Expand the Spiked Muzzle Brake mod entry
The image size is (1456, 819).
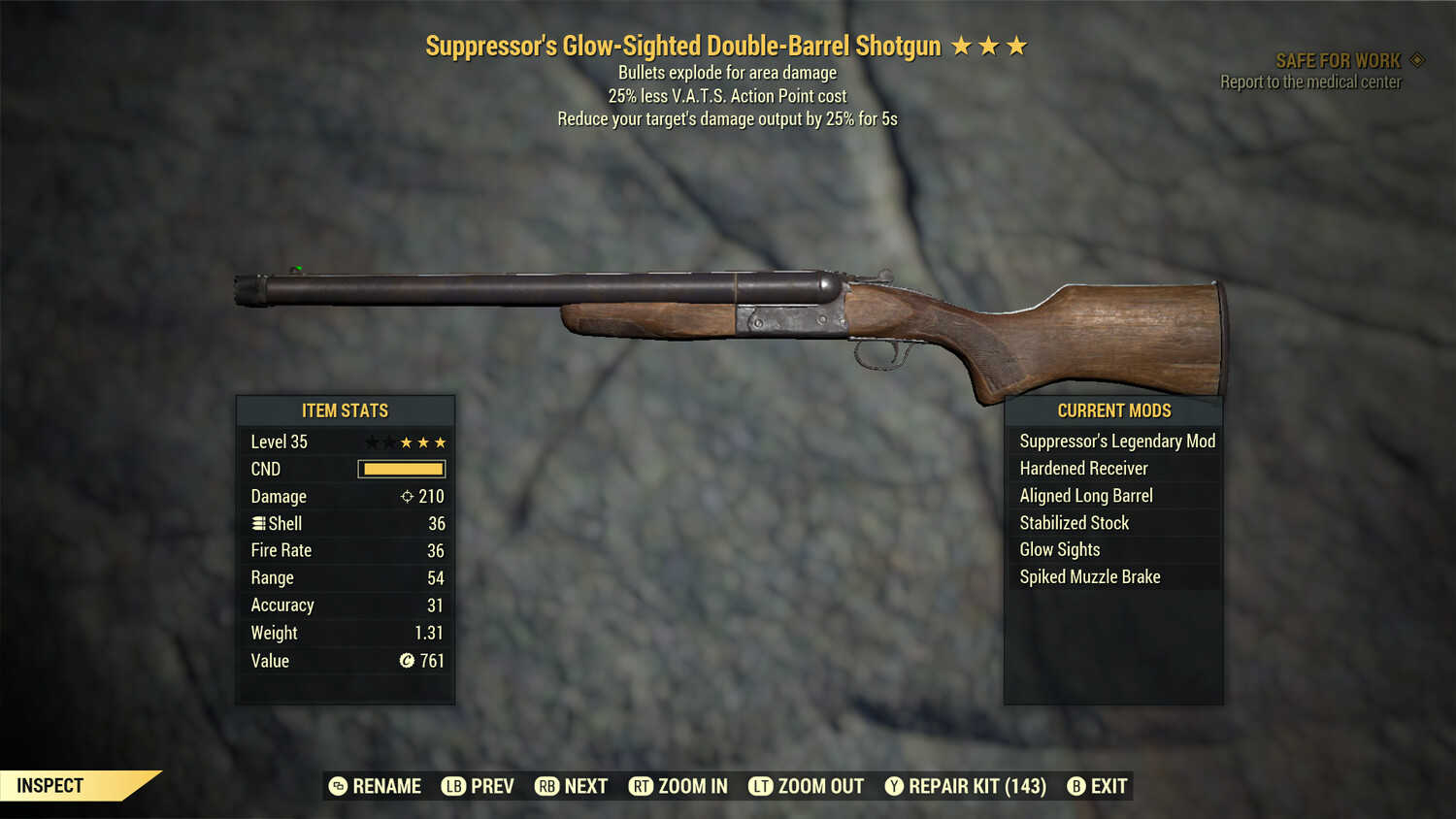[x=1089, y=576]
